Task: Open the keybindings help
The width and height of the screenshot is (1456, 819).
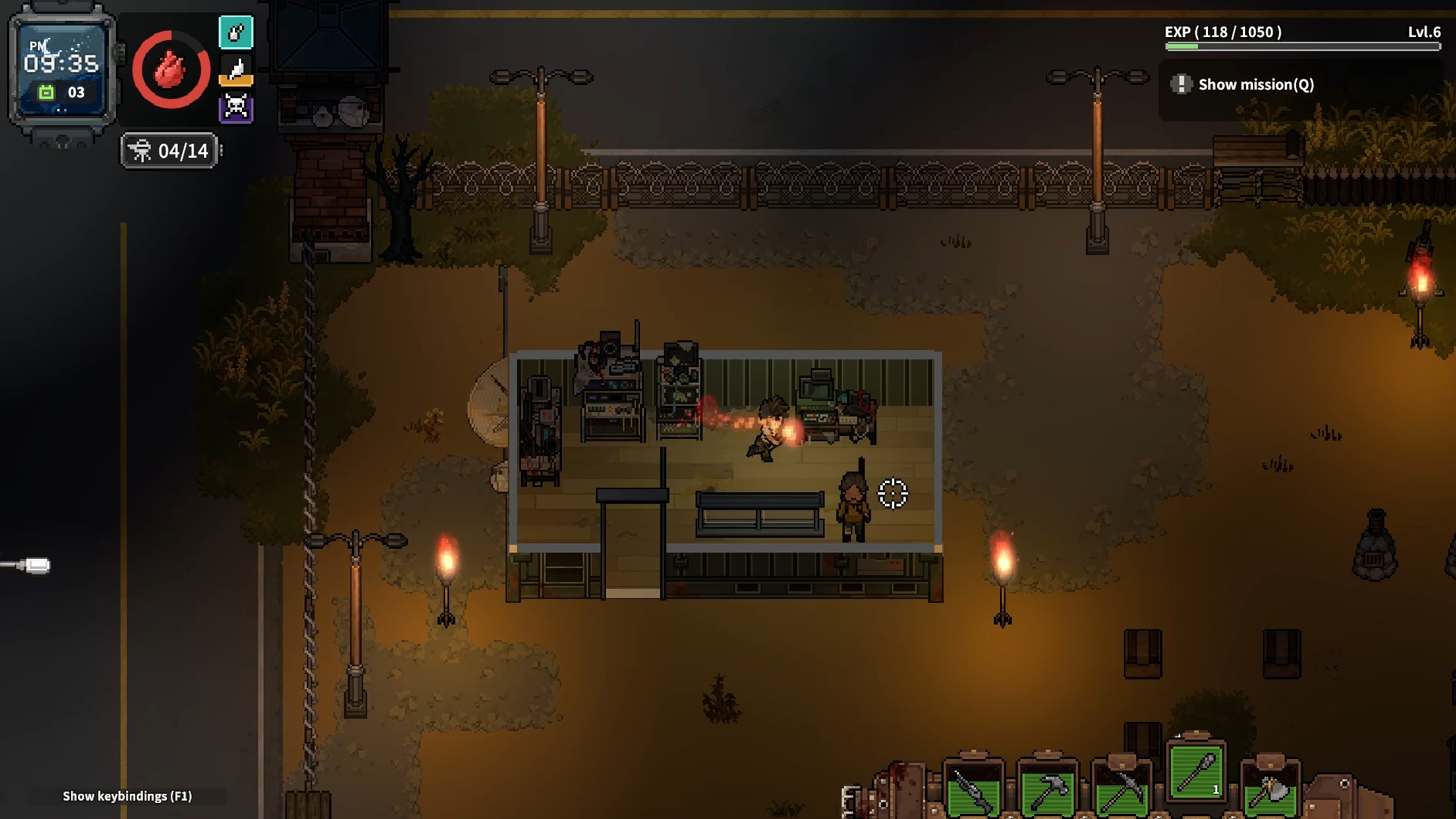Action: pyautogui.click(x=127, y=796)
